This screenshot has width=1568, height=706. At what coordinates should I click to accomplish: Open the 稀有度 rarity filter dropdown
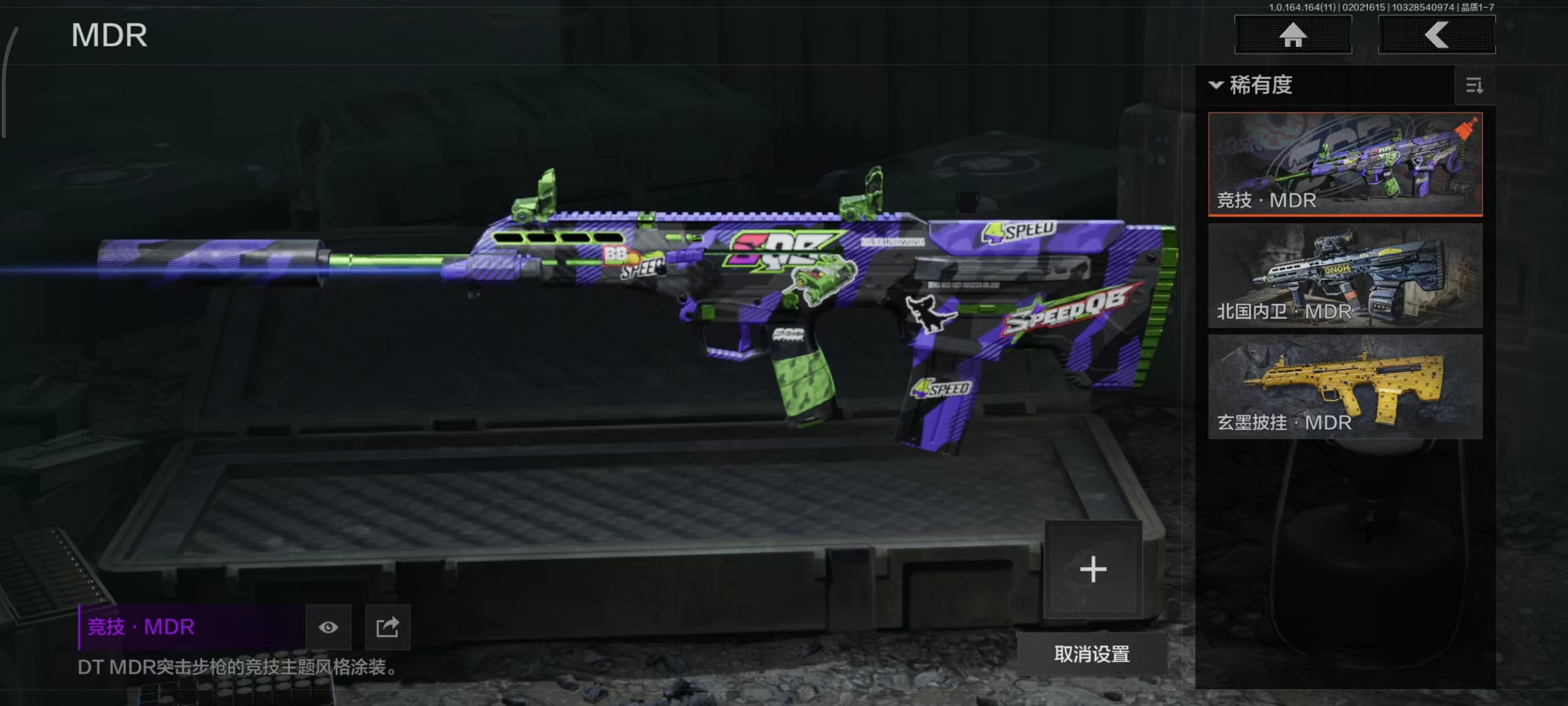1252,85
